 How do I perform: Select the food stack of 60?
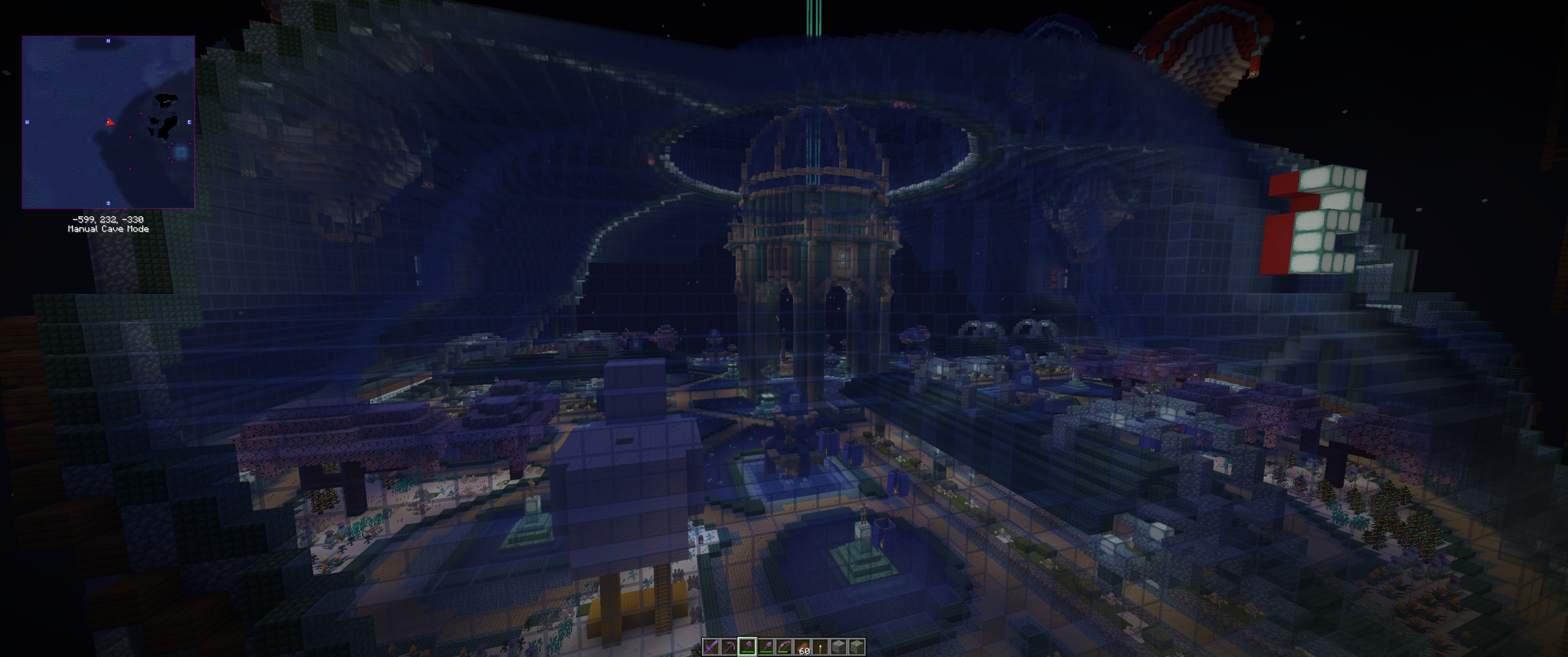pos(802,647)
